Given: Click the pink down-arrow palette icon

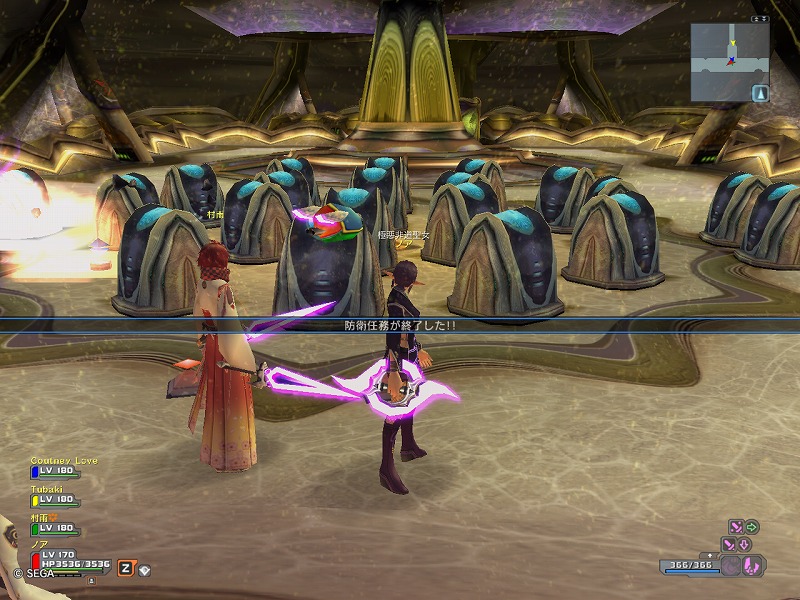Looking at the screenshot, I should pos(745,544).
